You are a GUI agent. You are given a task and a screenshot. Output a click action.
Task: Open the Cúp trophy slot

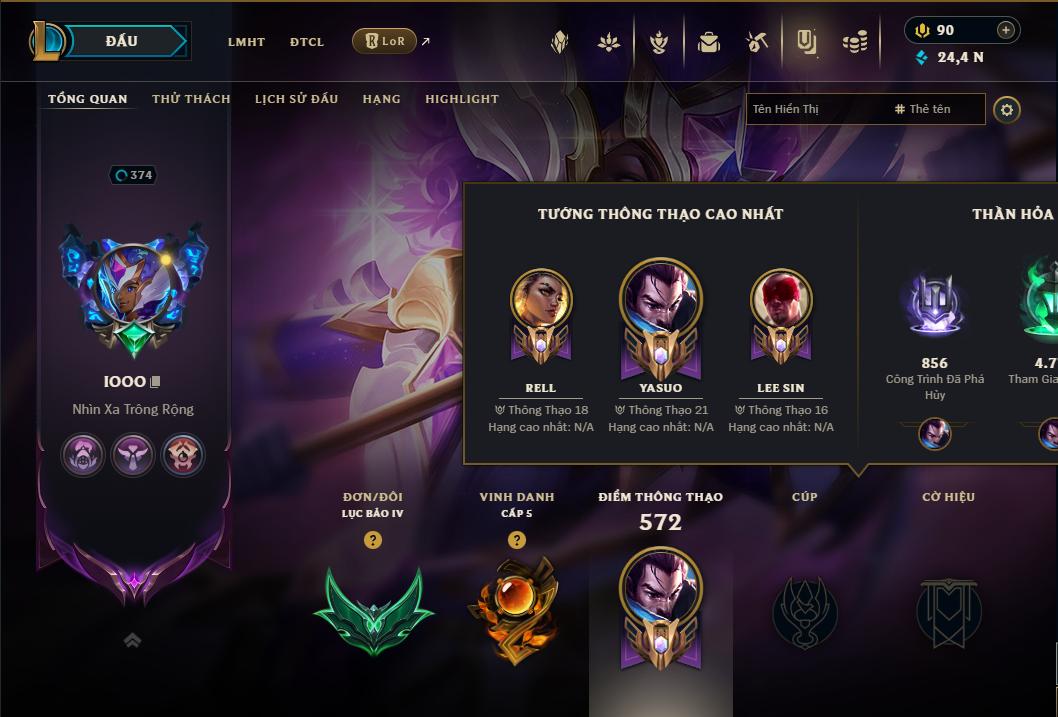click(x=805, y=610)
